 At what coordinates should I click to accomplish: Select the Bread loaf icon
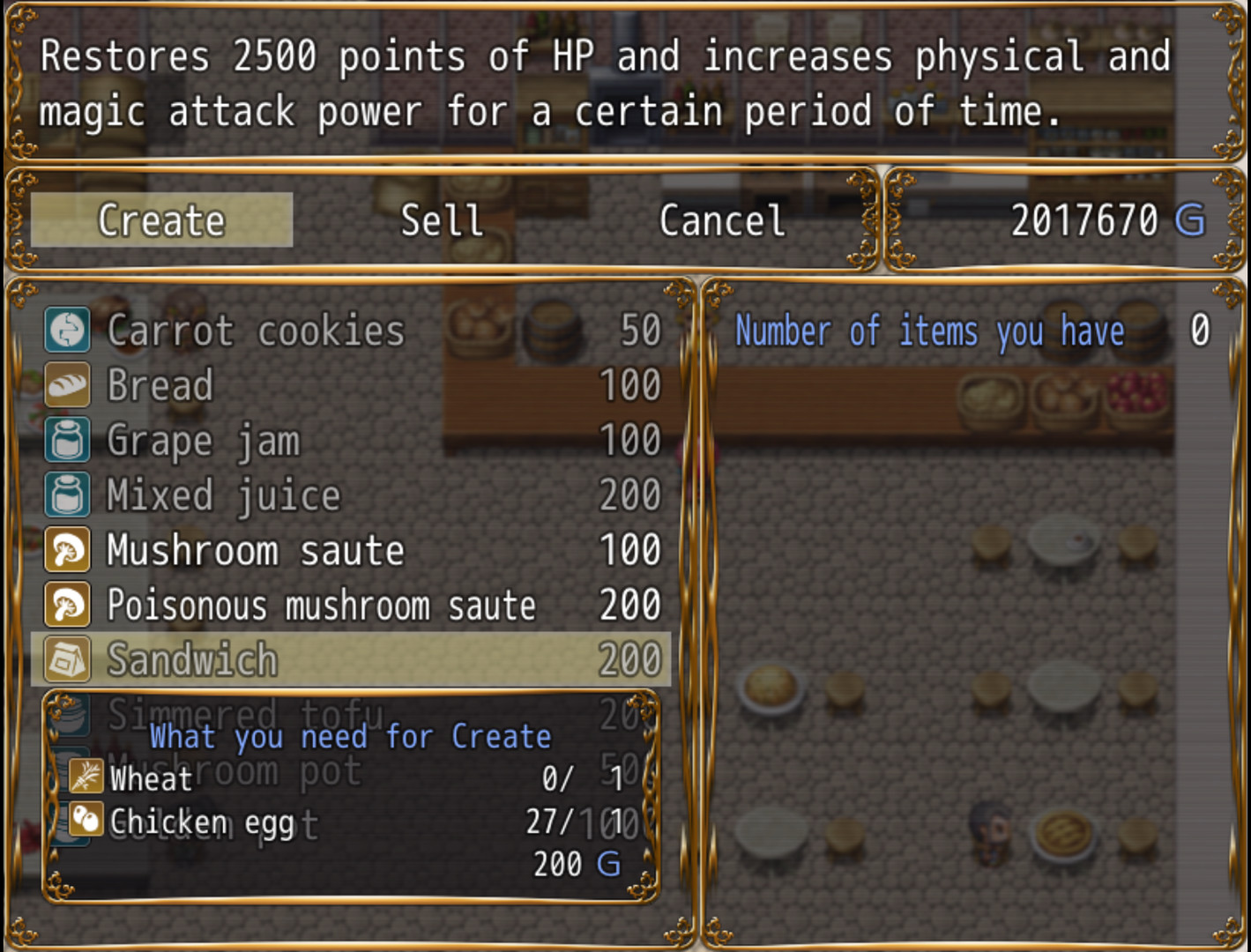click(67, 385)
